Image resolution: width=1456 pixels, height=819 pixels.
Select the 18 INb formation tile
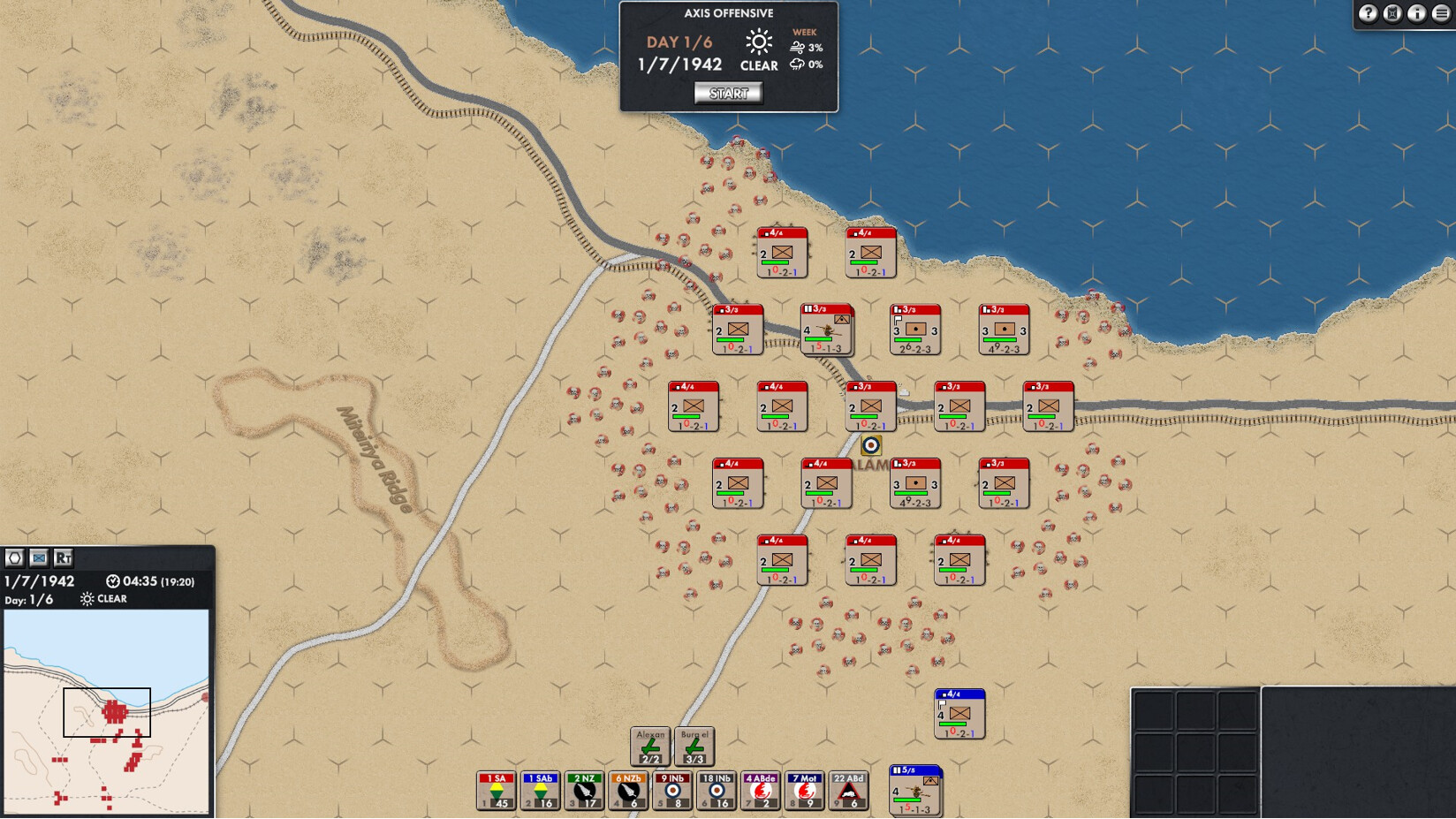coord(717,791)
